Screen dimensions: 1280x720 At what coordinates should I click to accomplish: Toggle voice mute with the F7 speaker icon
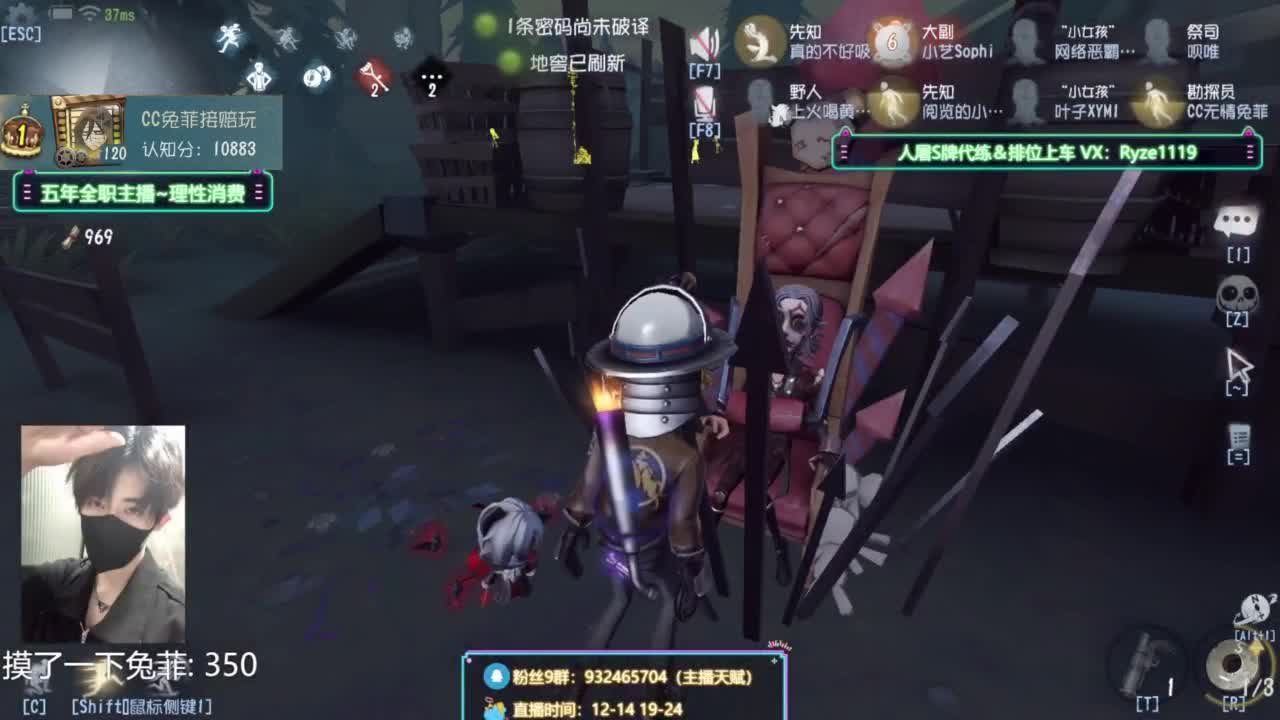tap(706, 40)
